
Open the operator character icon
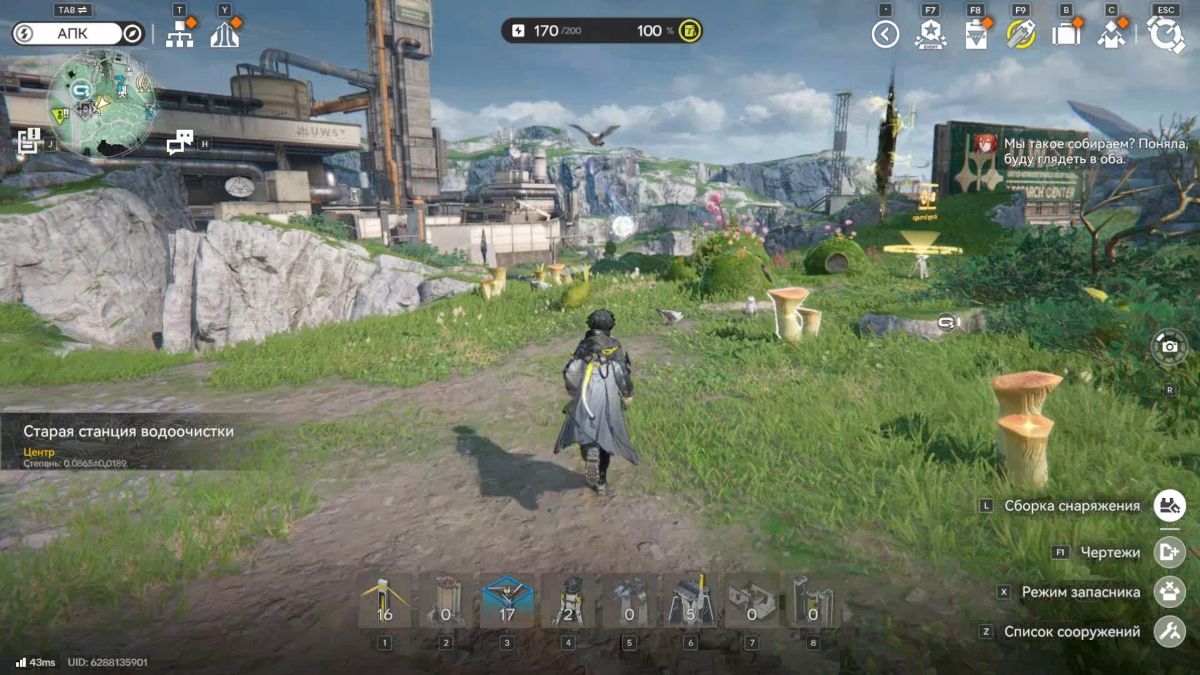point(1112,34)
